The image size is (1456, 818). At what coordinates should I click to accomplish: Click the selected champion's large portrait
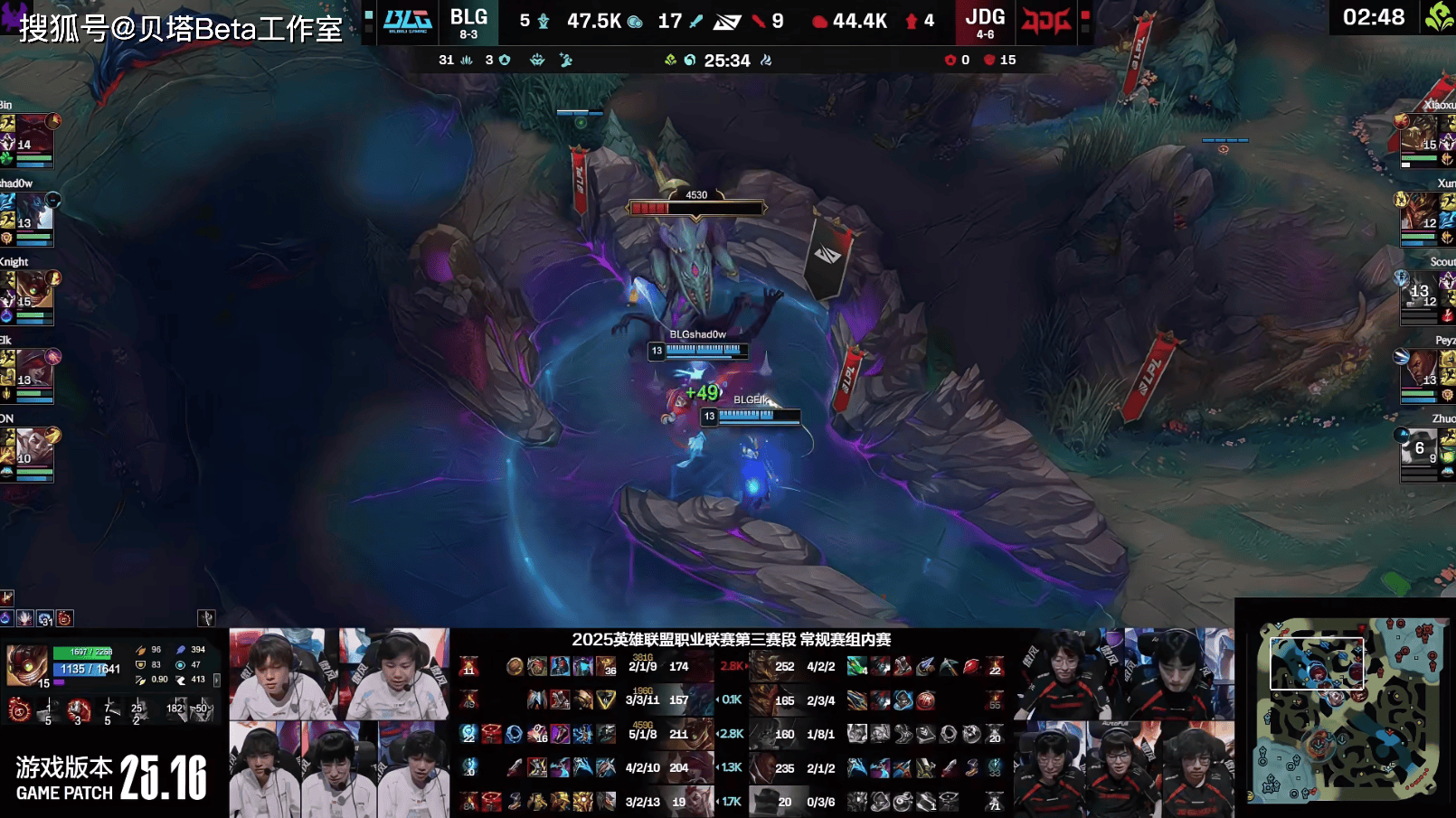[27, 666]
